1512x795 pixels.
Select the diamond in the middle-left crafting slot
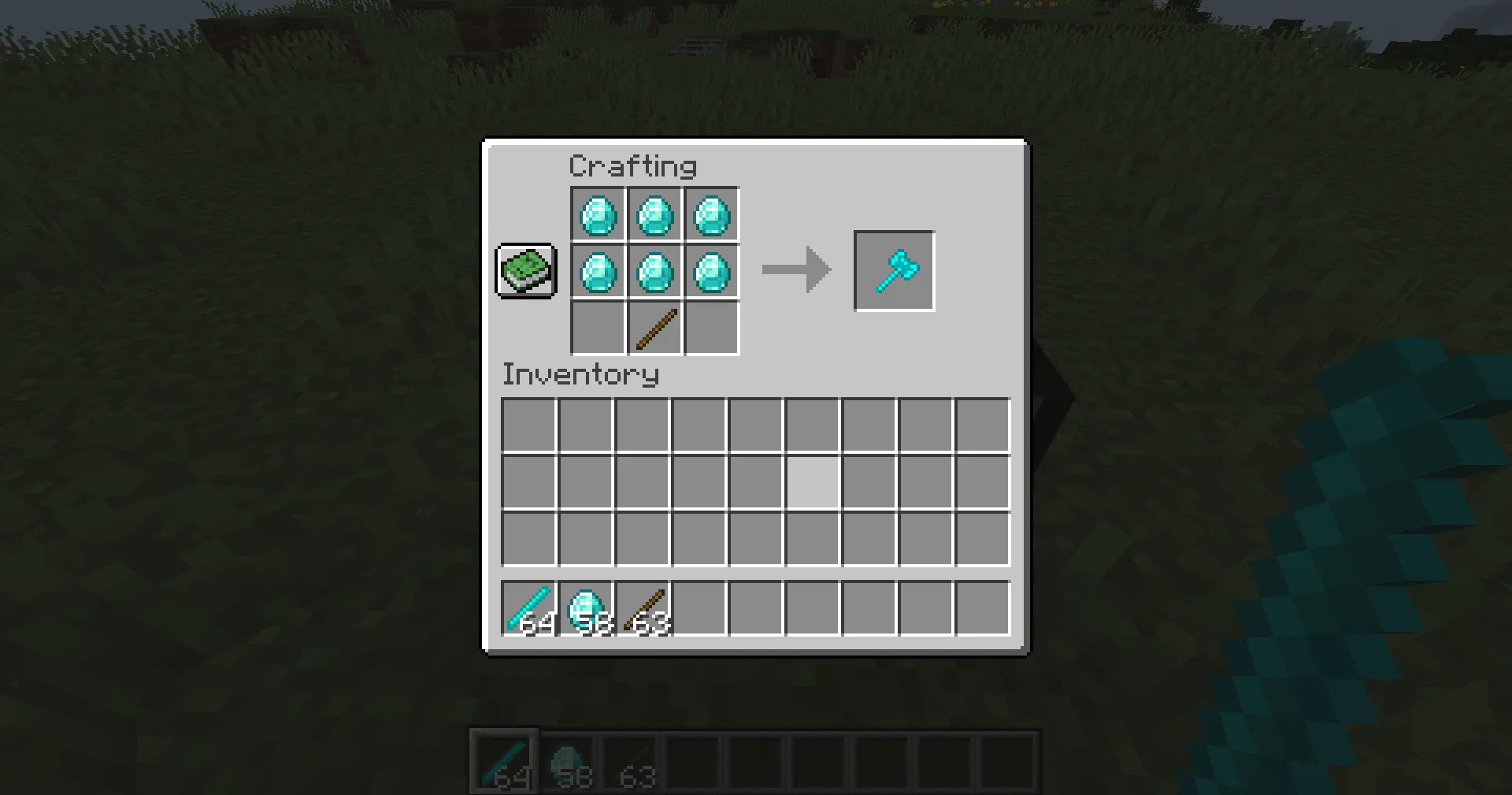[x=598, y=272]
